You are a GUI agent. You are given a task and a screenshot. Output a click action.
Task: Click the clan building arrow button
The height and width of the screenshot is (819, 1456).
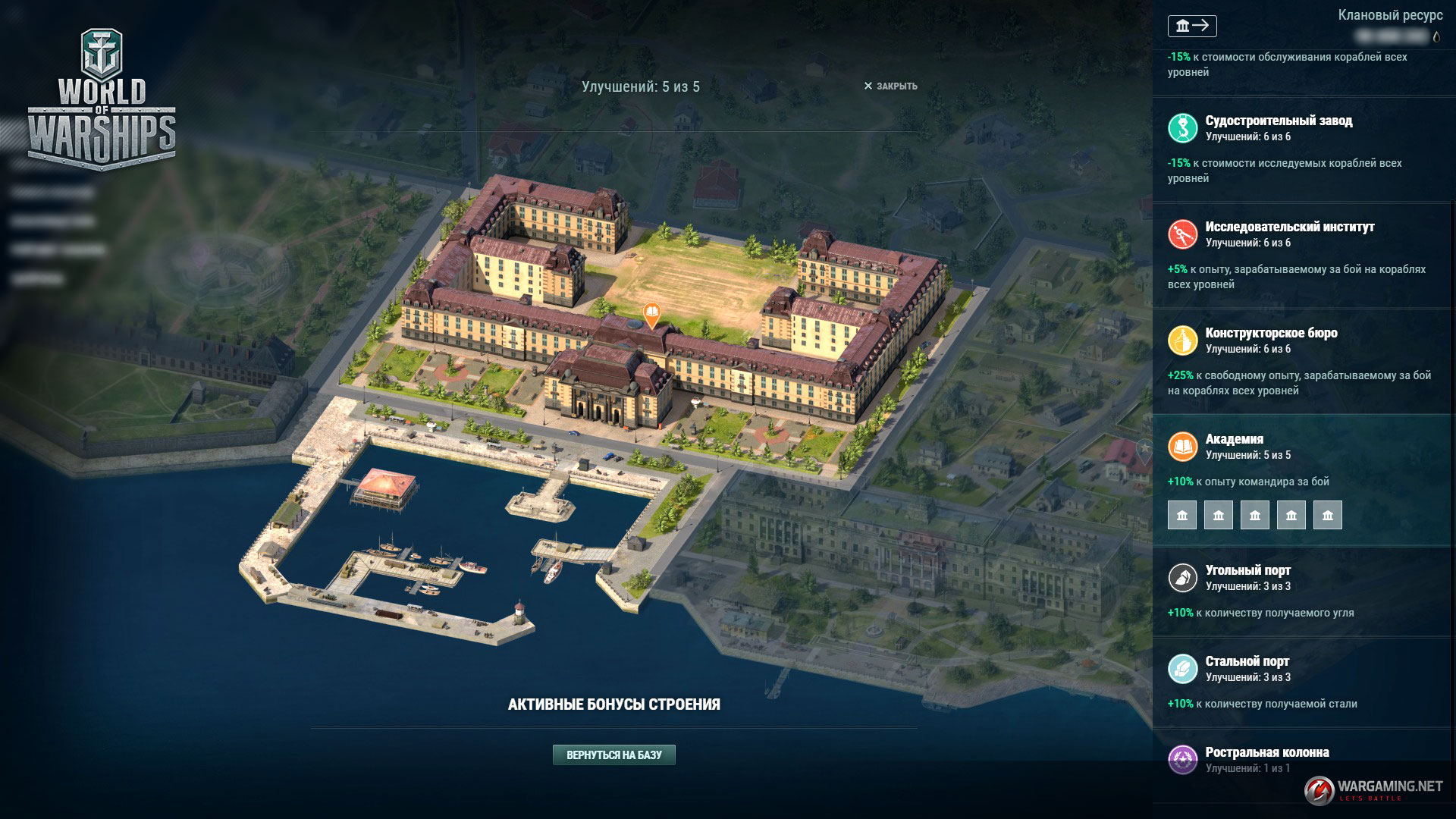tap(1192, 27)
